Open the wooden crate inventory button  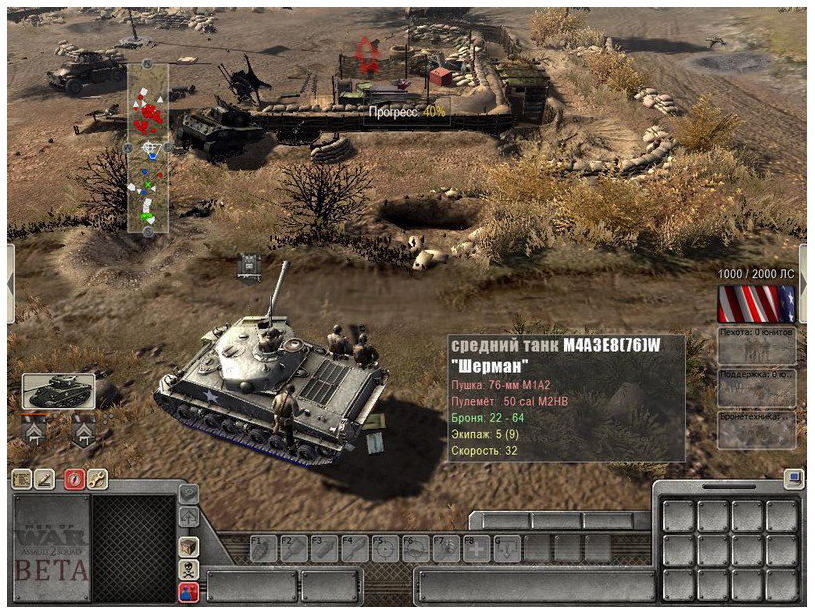click(x=188, y=546)
